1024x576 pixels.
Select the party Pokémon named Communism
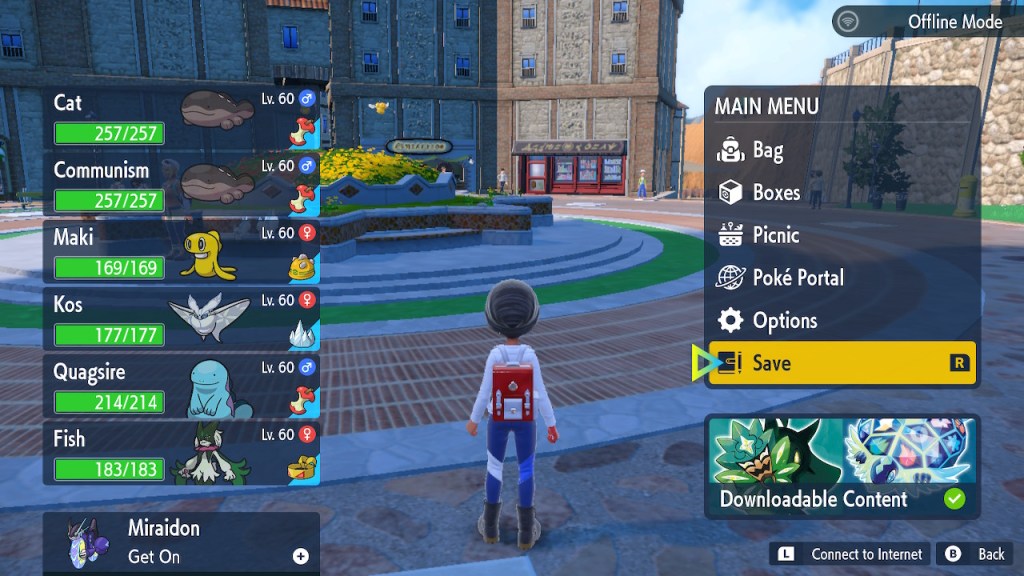coord(181,184)
